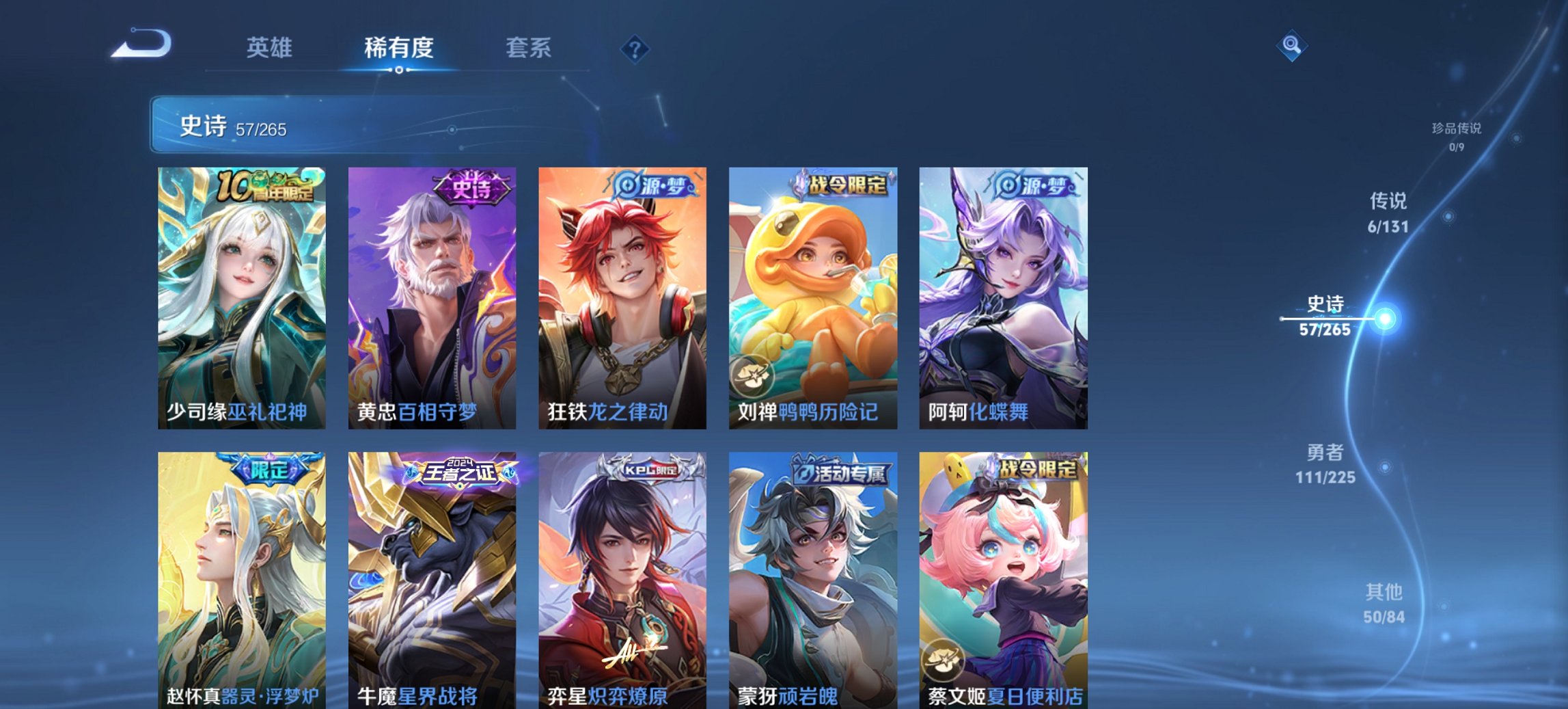The image size is (1568, 709).
Task: Click the help question mark icon
Action: (636, 48)
